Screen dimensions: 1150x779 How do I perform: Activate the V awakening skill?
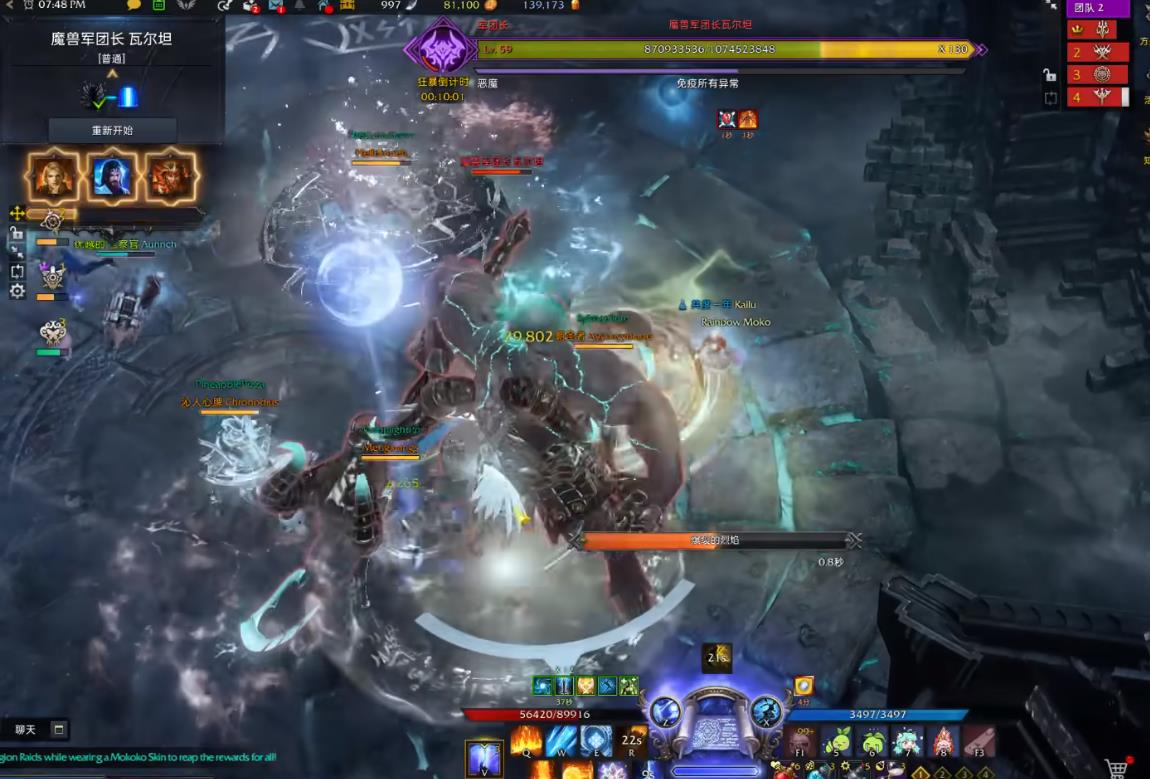coord(484,757)
